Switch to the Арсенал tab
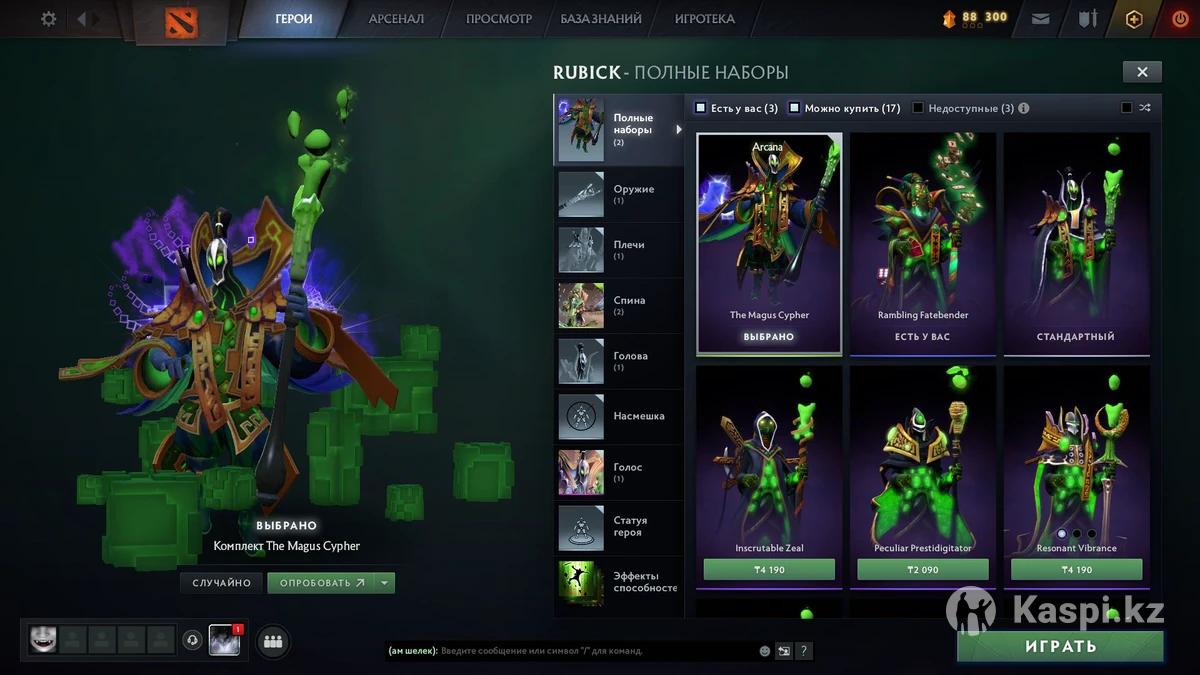1200x675 pixels. [x=396, y=19]
